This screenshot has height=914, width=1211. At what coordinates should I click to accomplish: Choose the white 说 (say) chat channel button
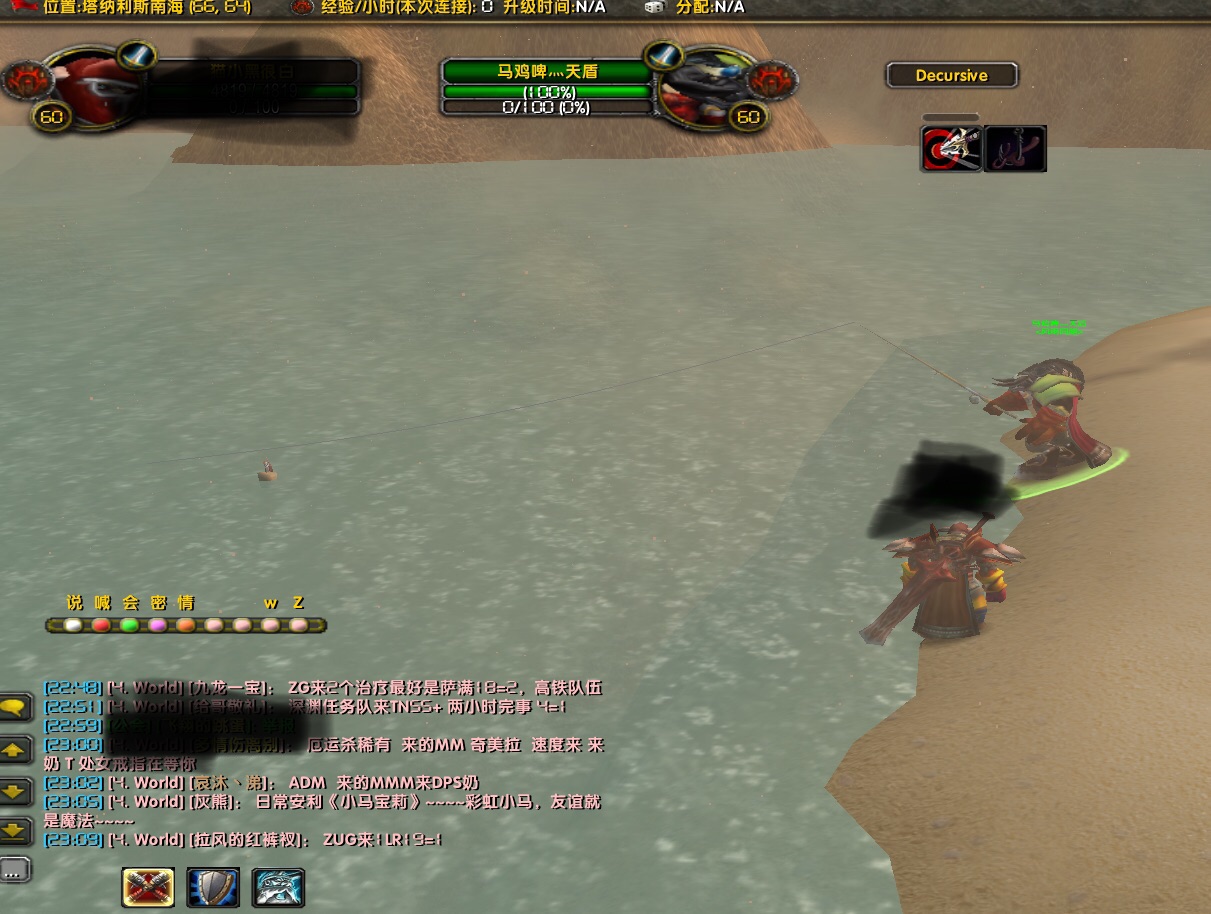73,625
